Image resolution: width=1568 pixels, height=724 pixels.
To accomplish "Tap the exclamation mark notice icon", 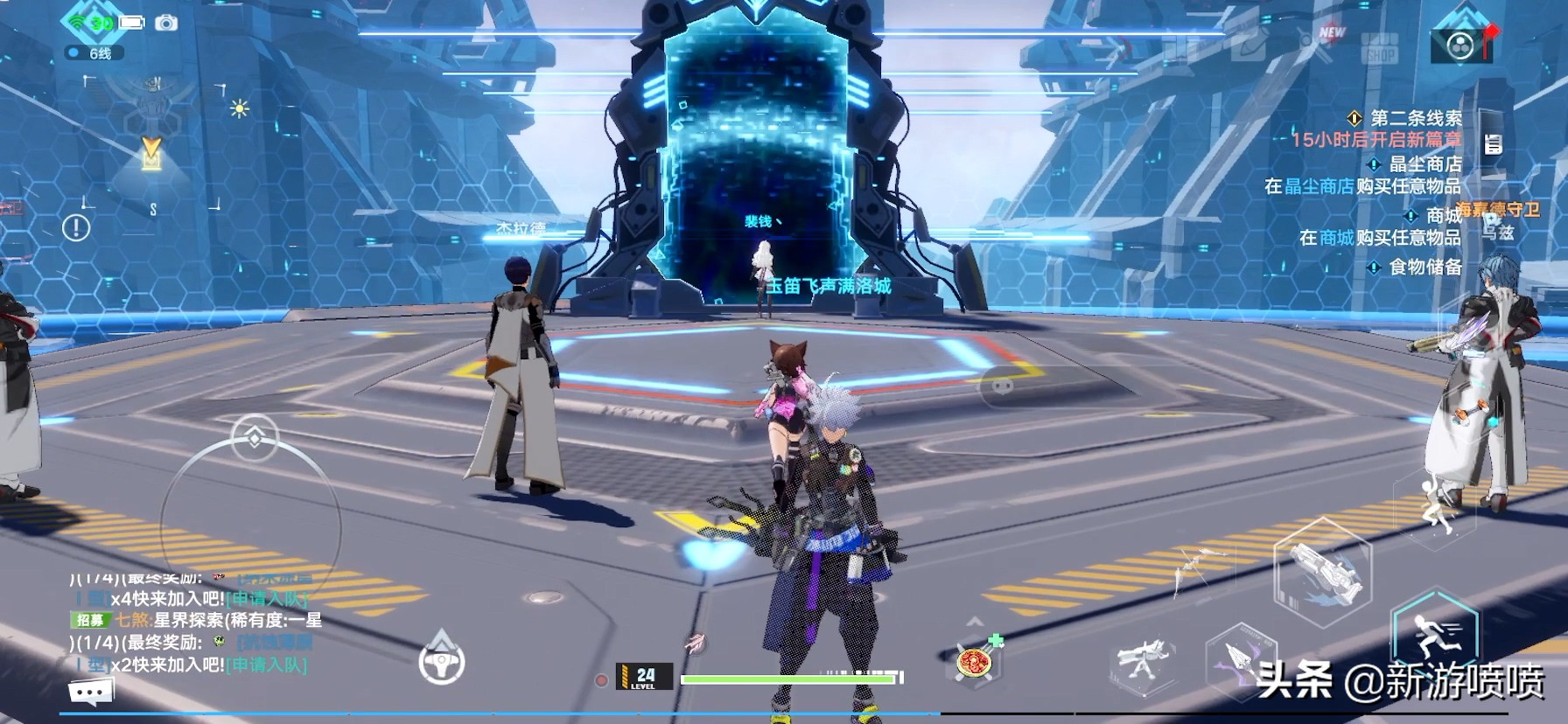I will 76,228.
